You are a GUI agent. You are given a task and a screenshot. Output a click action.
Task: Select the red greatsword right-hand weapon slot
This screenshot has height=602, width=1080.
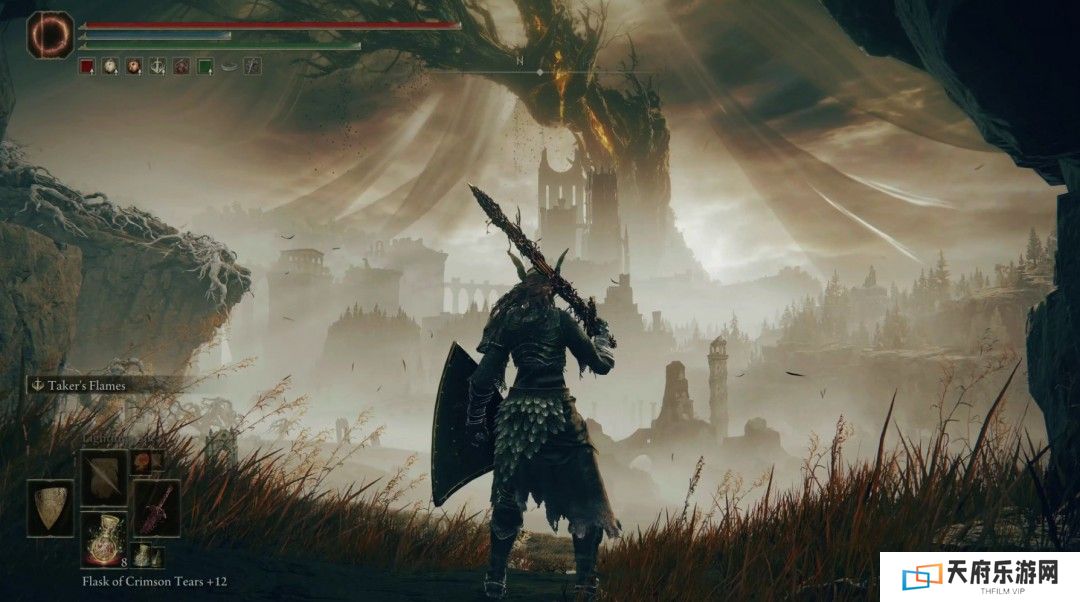(156, 507)
